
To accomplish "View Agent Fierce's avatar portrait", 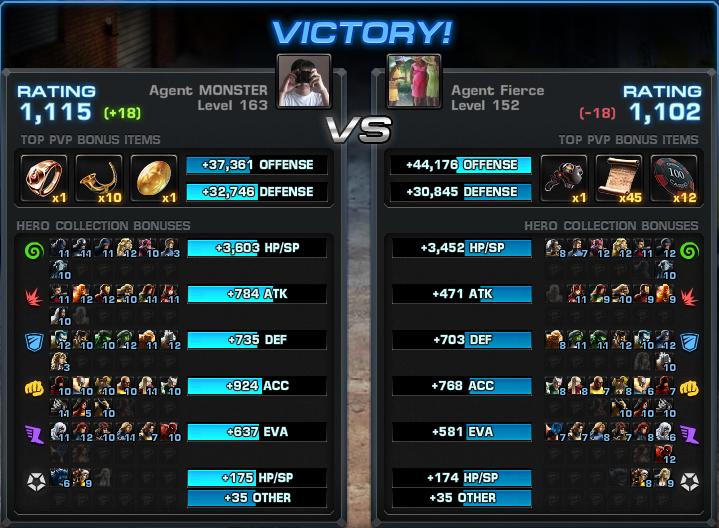I will point(414,81).
